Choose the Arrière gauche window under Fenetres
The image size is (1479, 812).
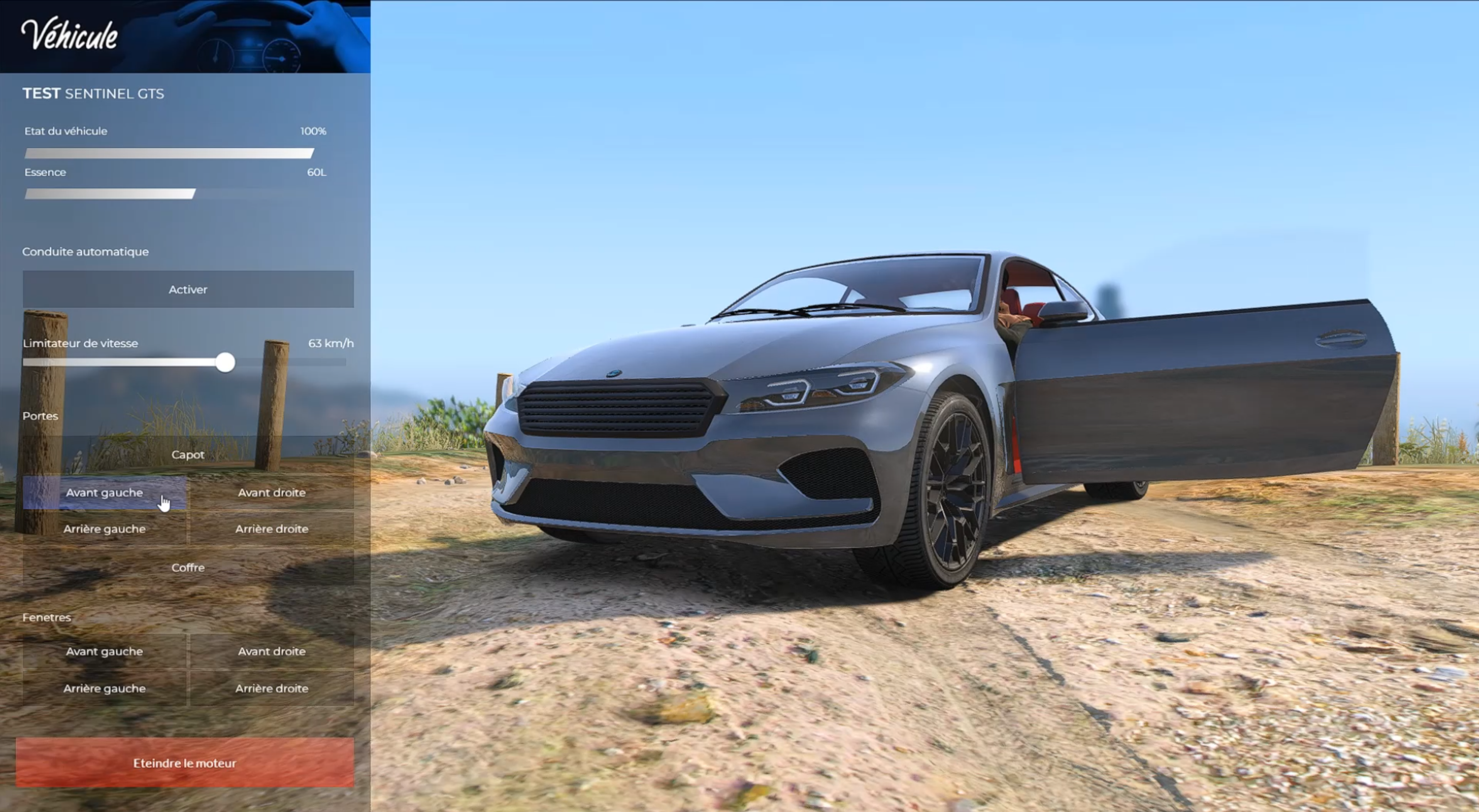[105, 688]
